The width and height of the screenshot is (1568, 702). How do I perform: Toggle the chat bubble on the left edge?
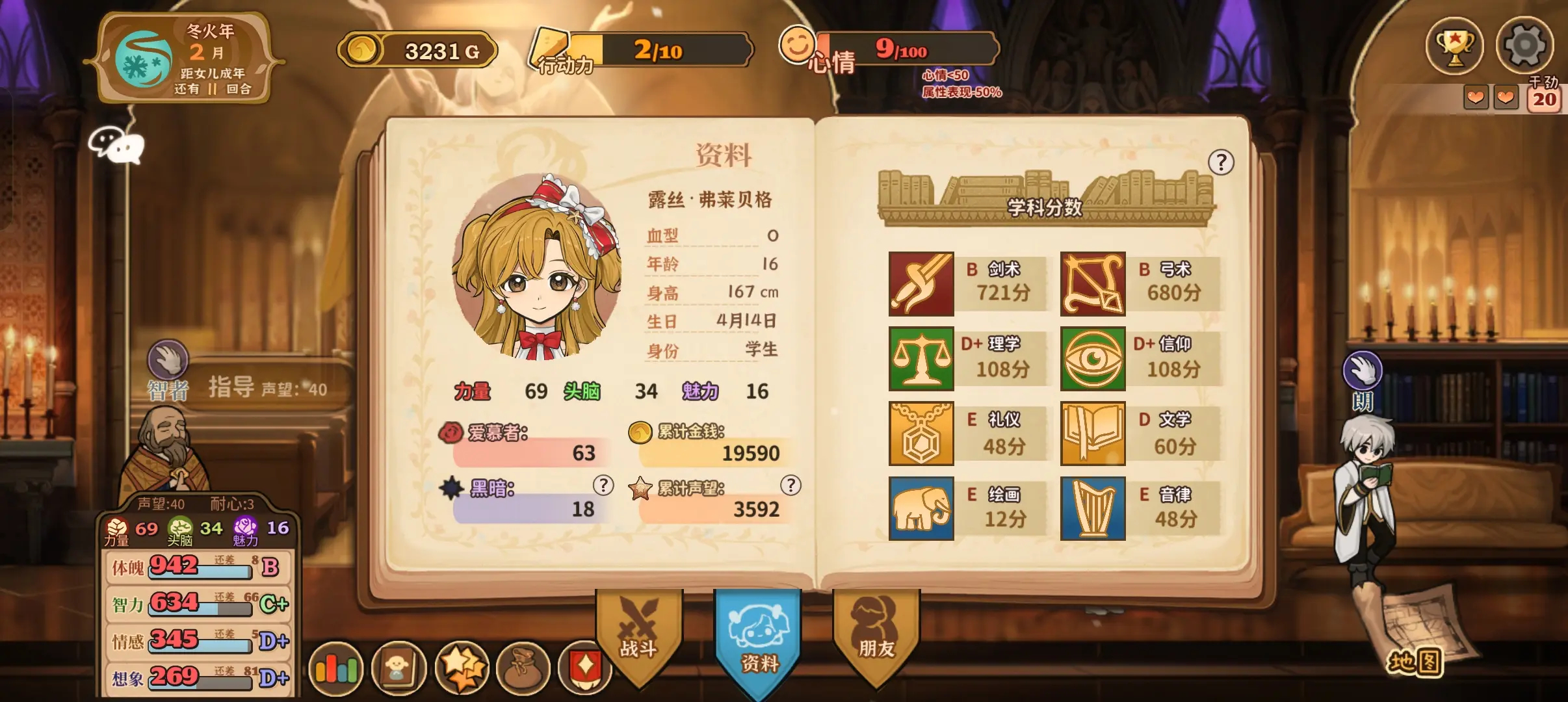117,147
